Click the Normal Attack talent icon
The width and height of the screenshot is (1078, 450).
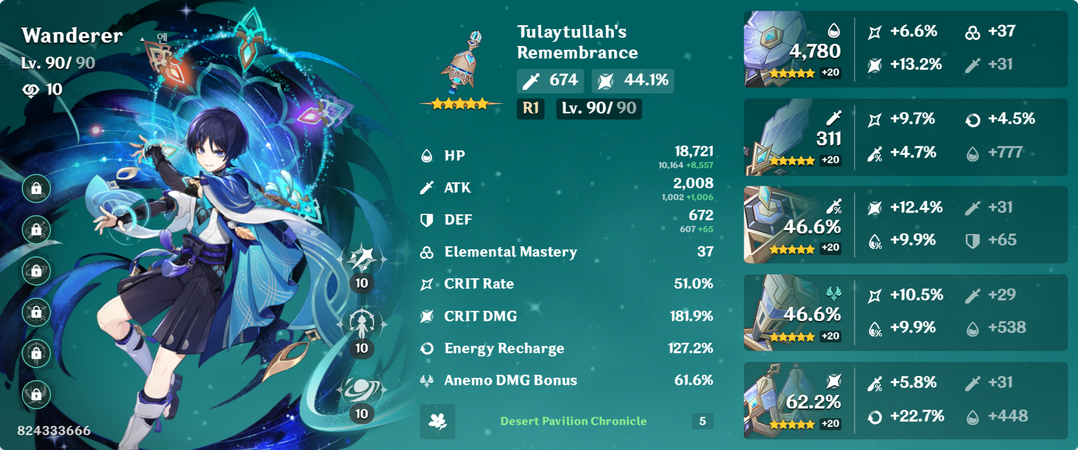point(360,261)
